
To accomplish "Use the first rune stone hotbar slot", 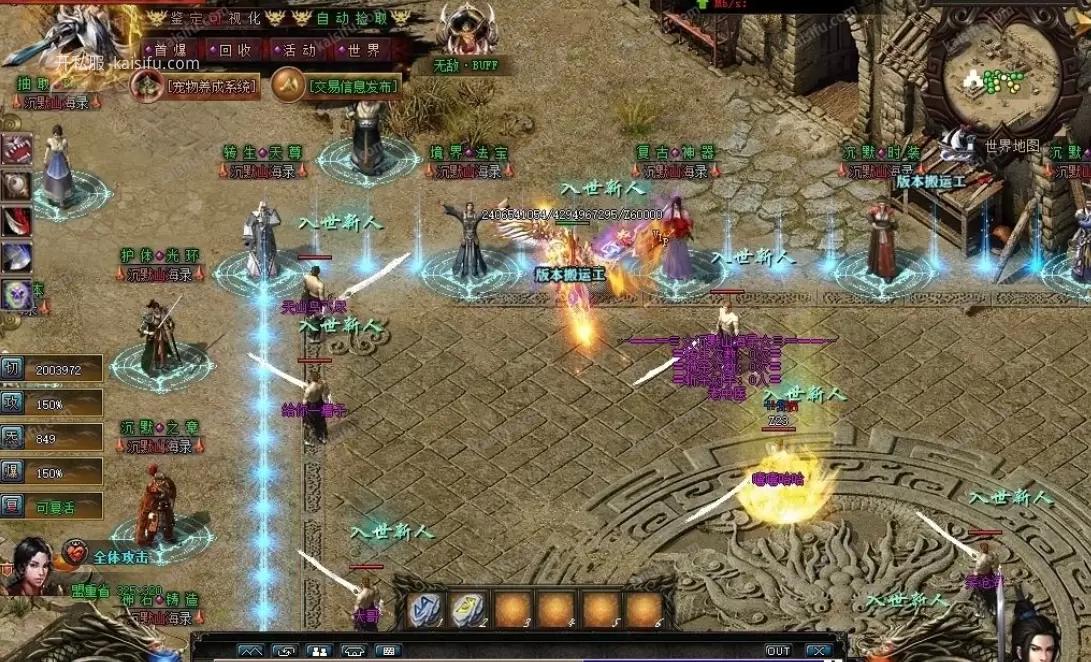I will coord(423,609).
